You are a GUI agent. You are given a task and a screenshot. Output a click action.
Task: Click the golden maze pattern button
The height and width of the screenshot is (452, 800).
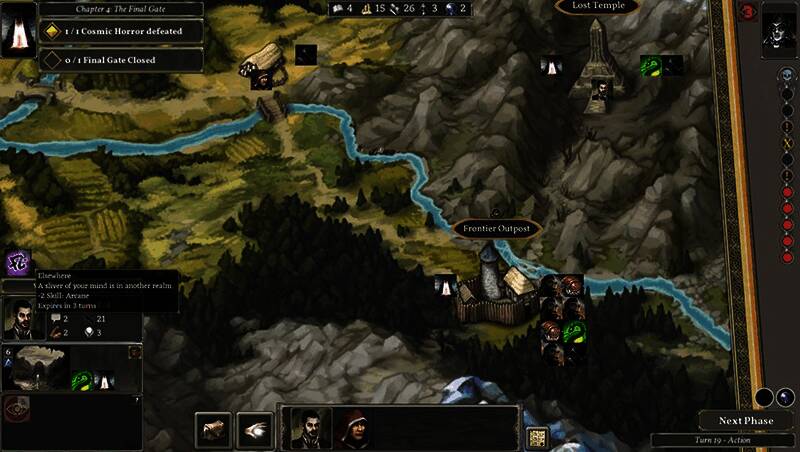[537, 437]
